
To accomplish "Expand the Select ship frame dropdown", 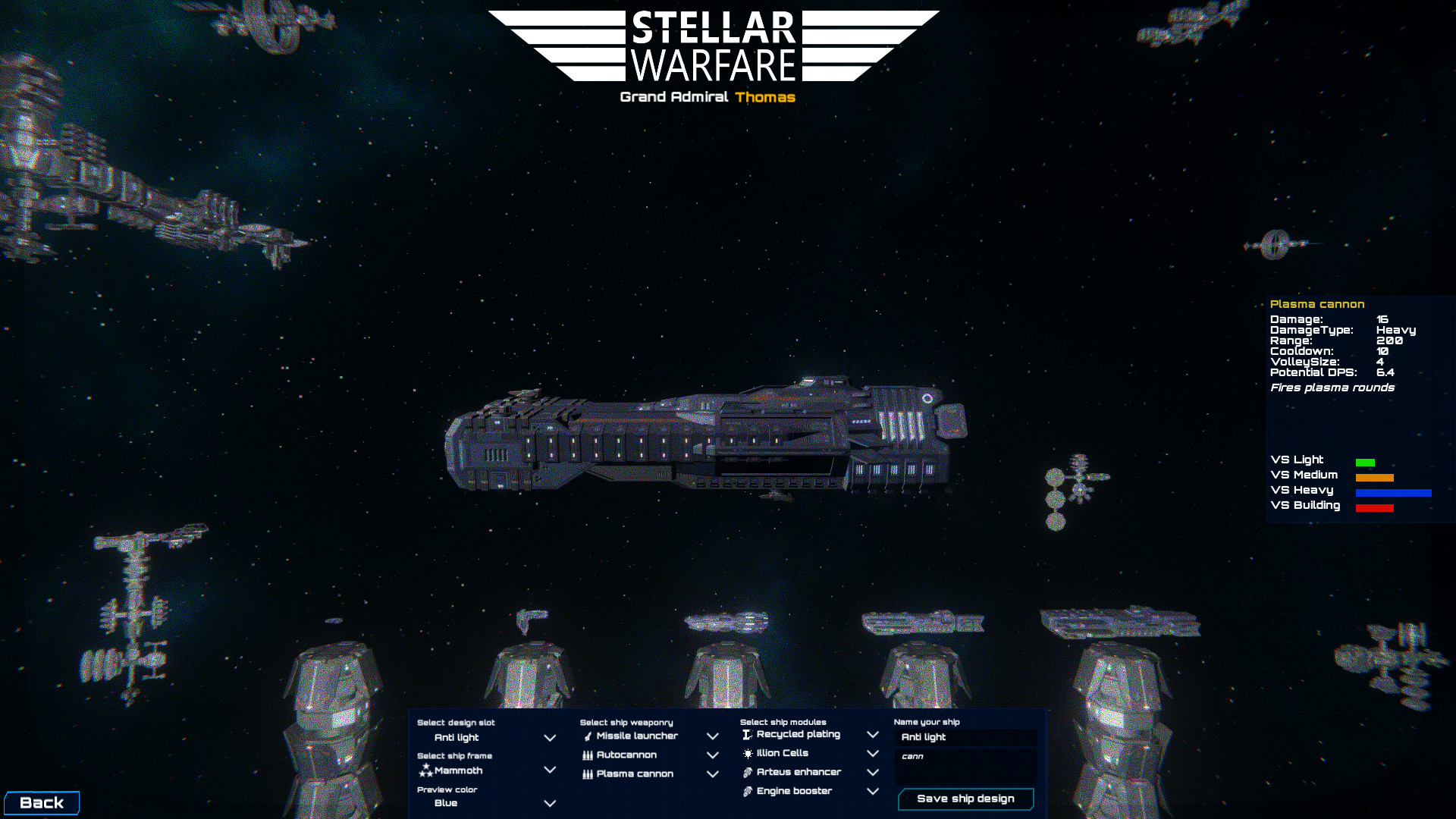I will pyautogui.click(x=549, y=770).
